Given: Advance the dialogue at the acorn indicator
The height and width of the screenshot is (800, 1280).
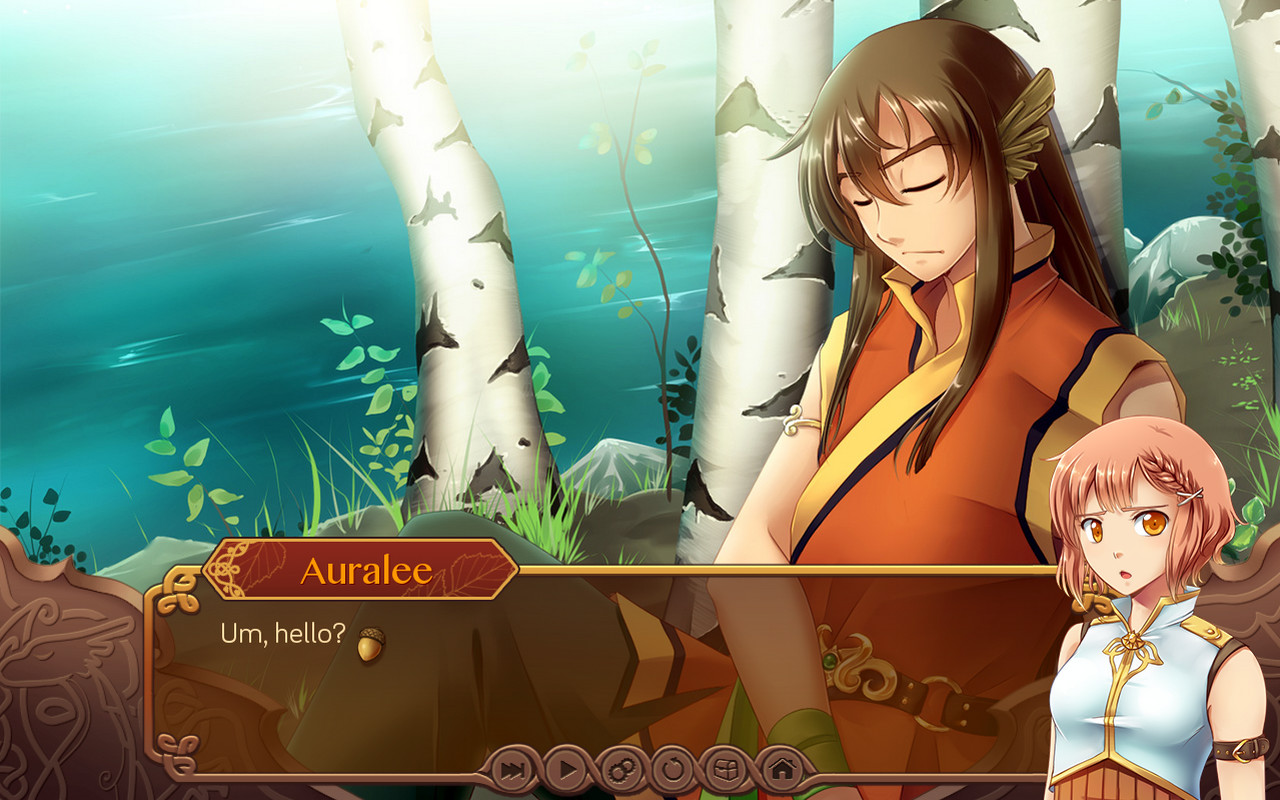Looking at the screenshot, I should (x=371, y=645).
